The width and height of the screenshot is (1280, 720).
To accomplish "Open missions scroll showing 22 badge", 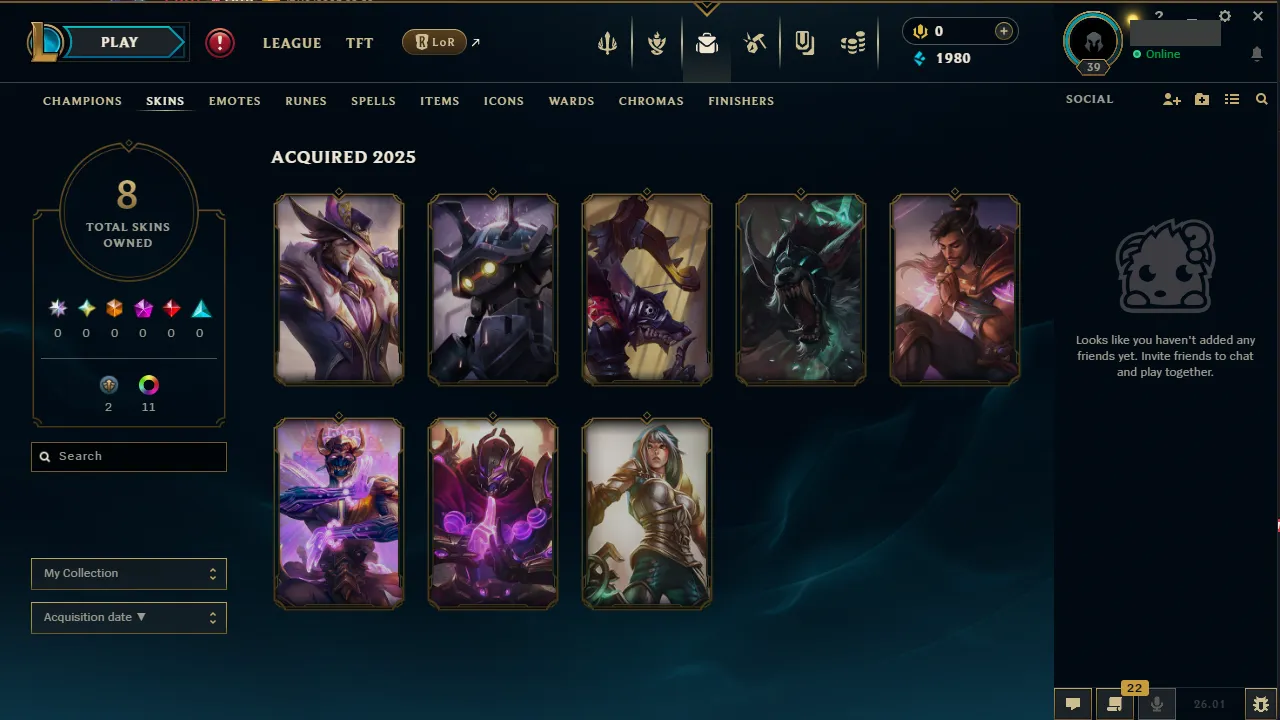I will [x=1114, y=705].
